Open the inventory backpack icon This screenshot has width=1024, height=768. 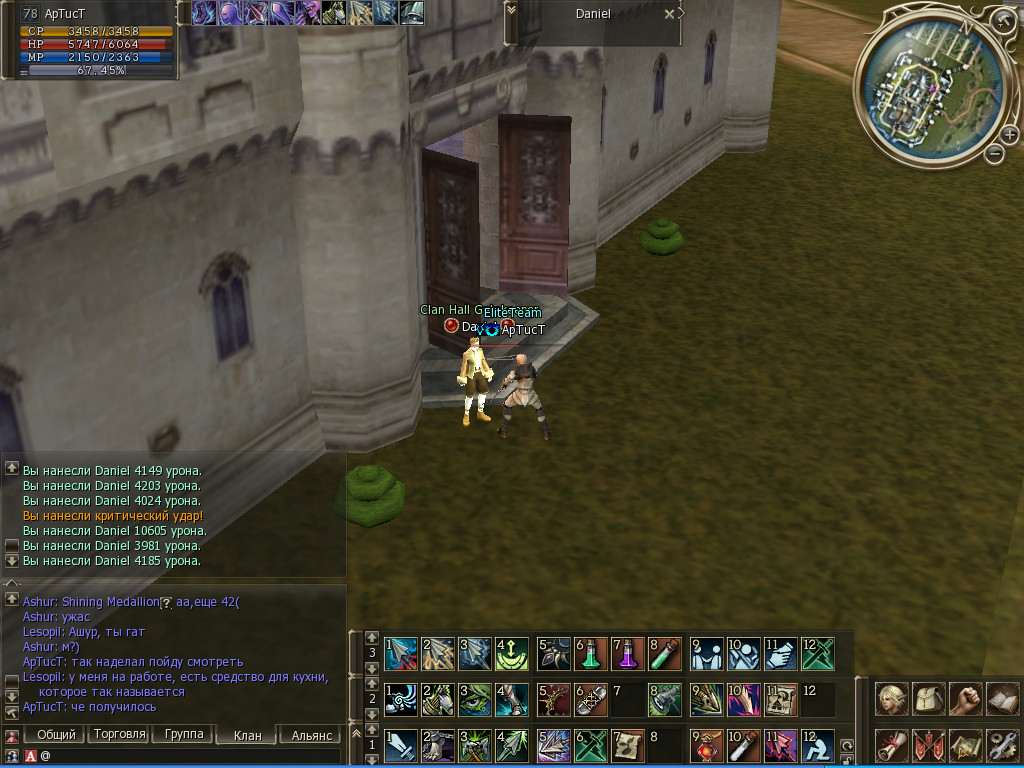929,697
